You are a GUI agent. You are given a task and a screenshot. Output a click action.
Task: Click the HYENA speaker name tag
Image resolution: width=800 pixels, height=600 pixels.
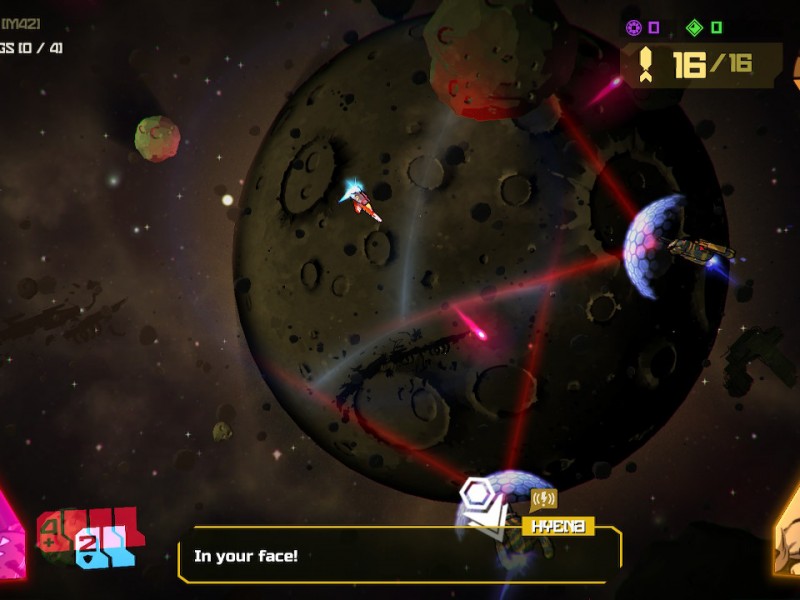(x=558, y=526)
